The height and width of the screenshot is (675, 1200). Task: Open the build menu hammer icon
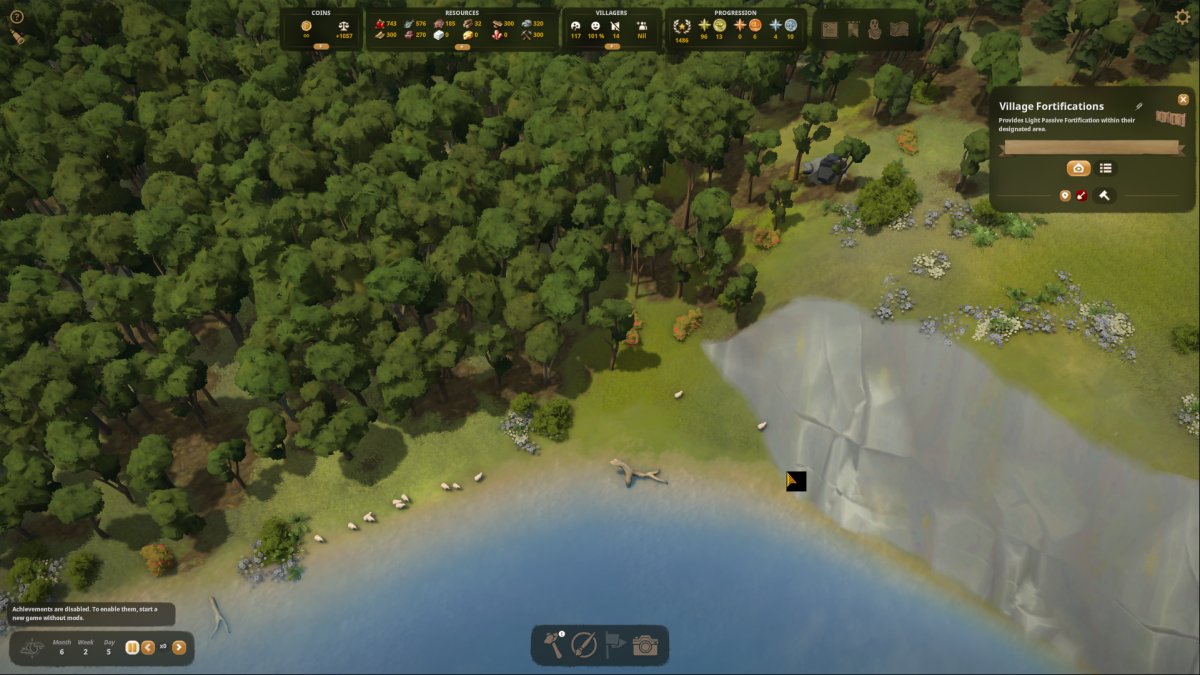click(x=553, y=645)
